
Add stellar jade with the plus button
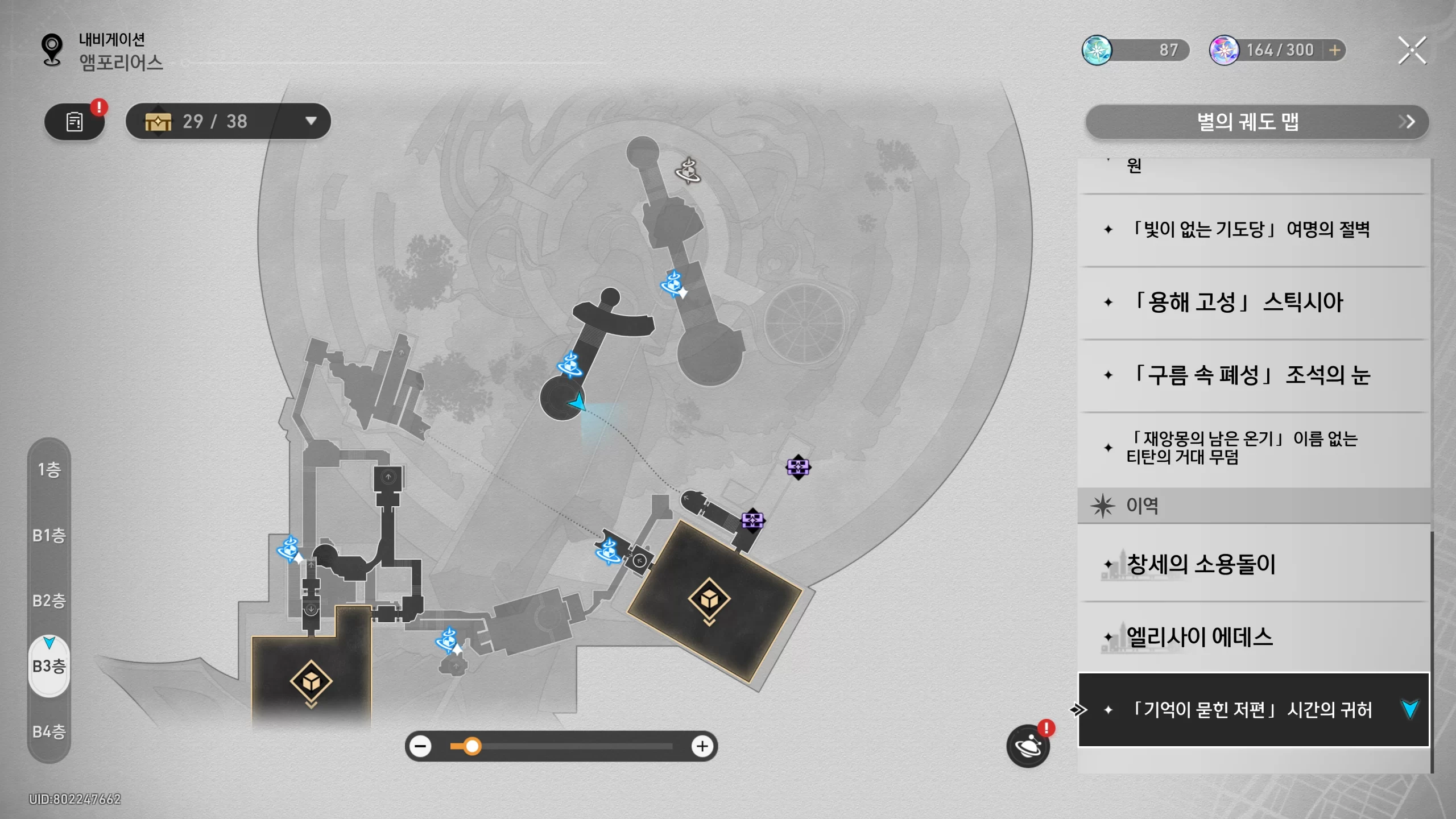pyautogui.click(x=1335, y=51)
